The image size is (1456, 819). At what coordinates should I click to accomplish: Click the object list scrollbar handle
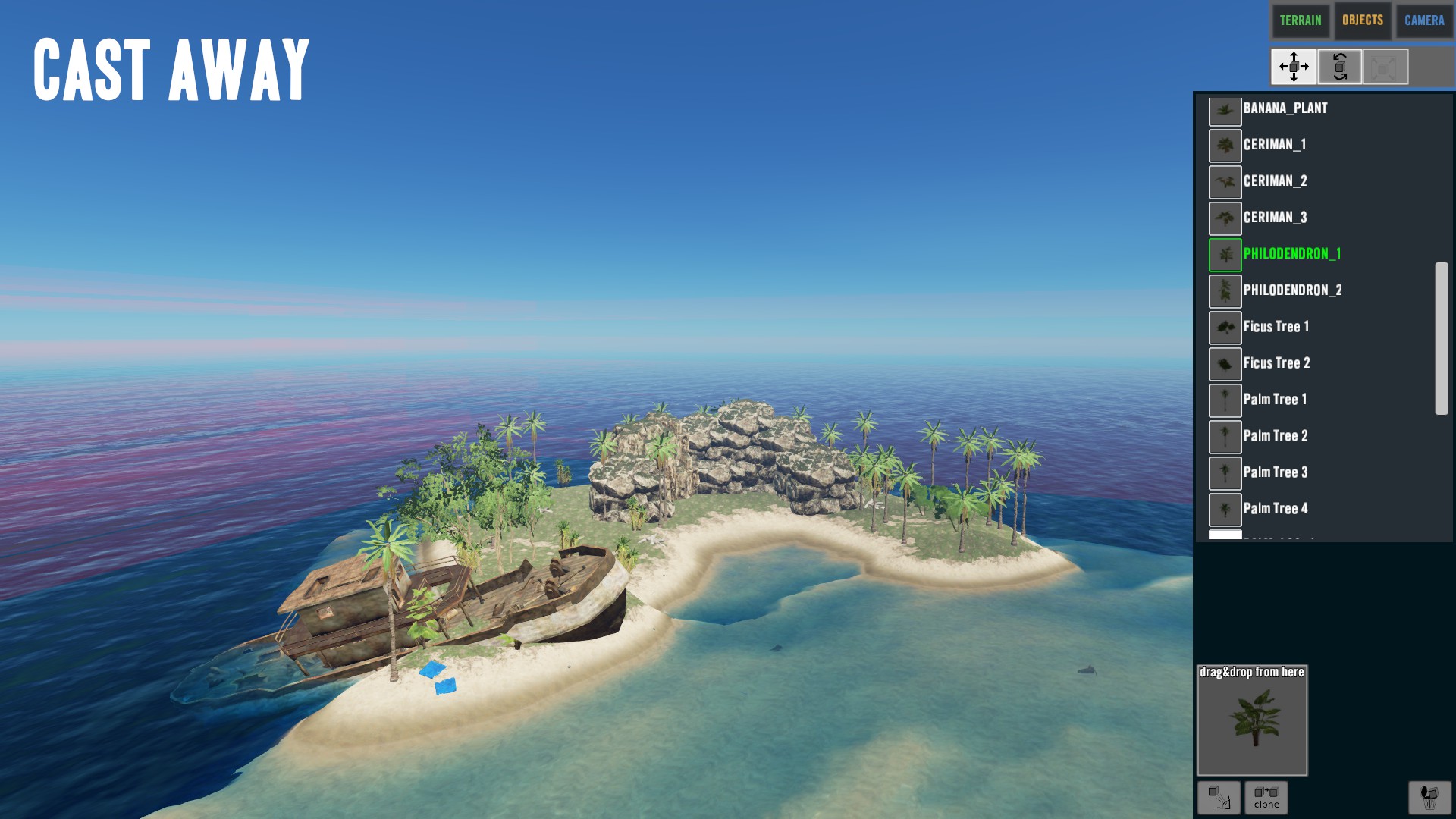(1441, 338)
